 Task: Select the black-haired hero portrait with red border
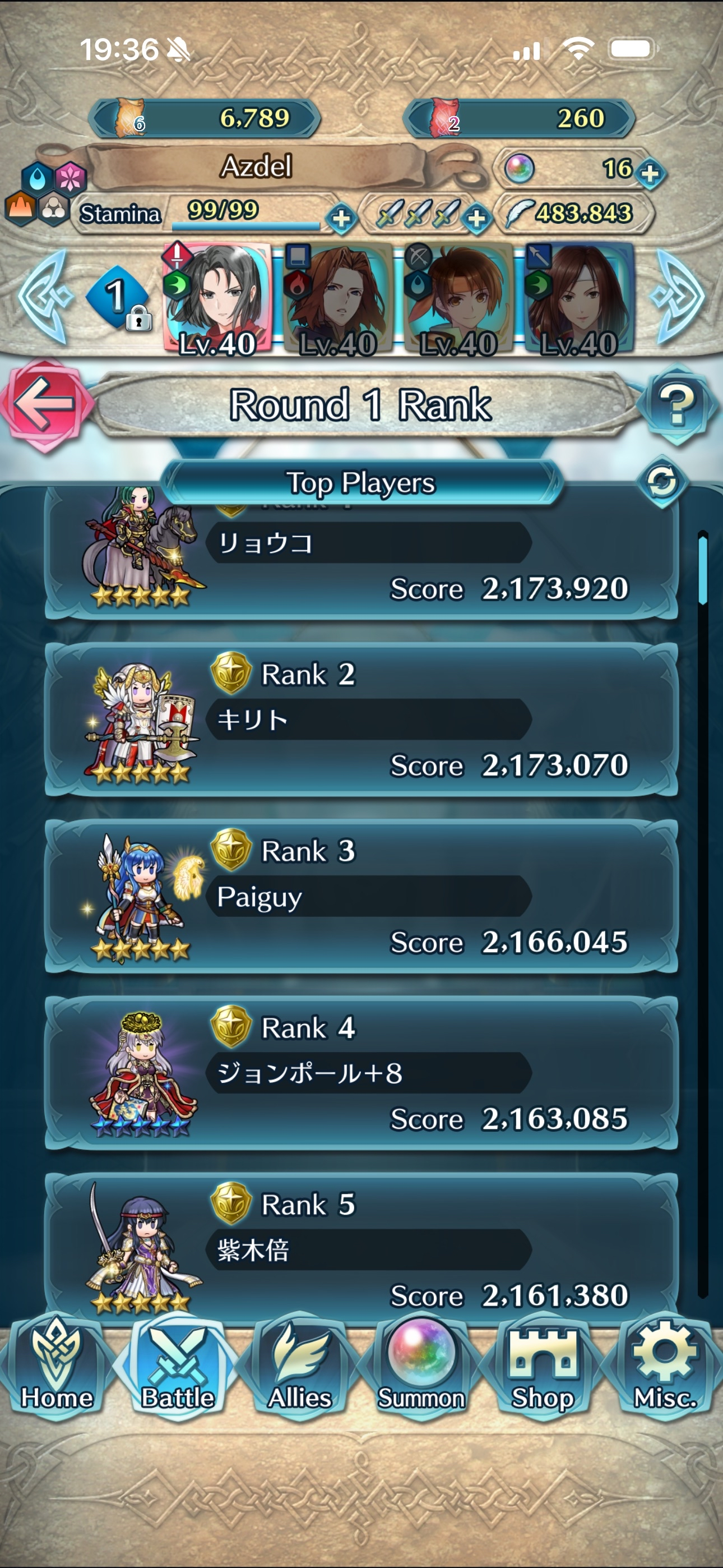click(x=217, y=299)
